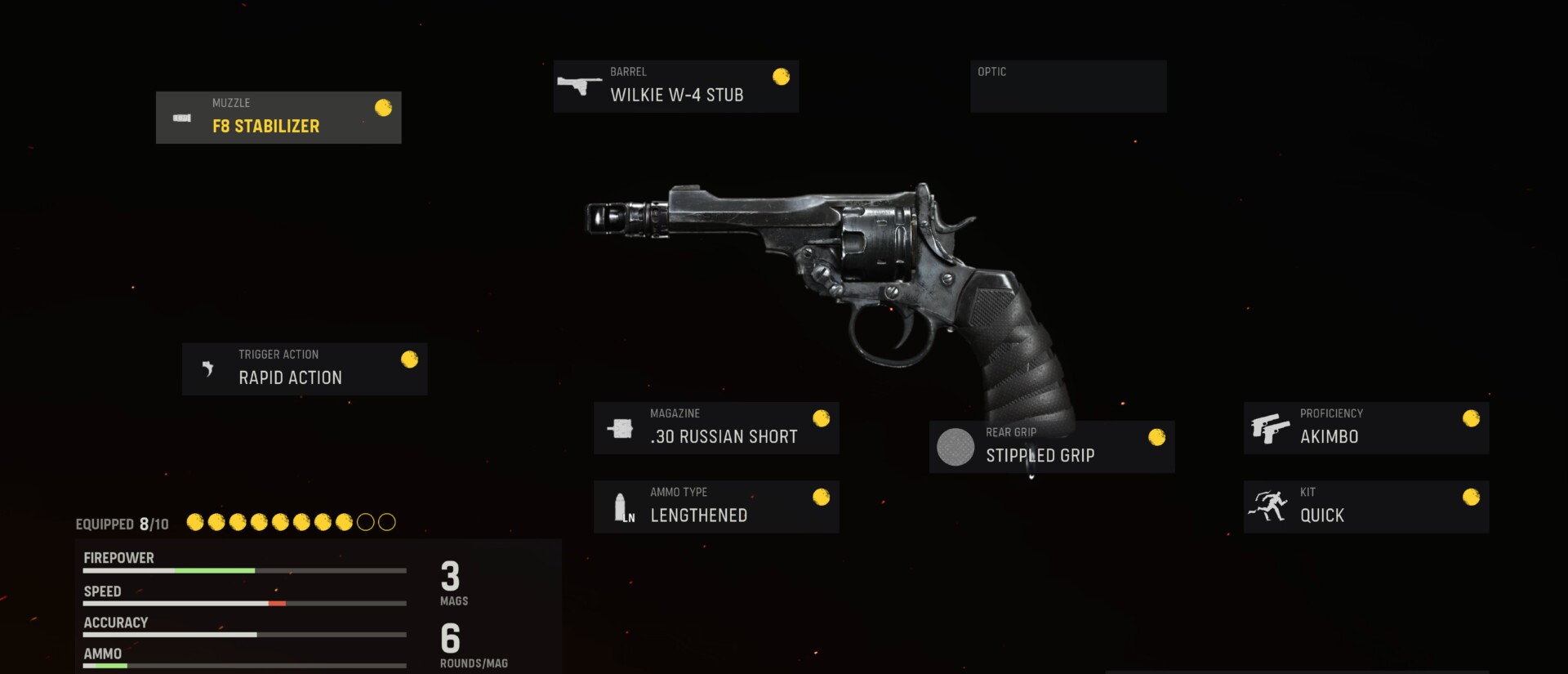Click an empty equipped attachment pip
The image size is (1568, 674).
point(365,522)
